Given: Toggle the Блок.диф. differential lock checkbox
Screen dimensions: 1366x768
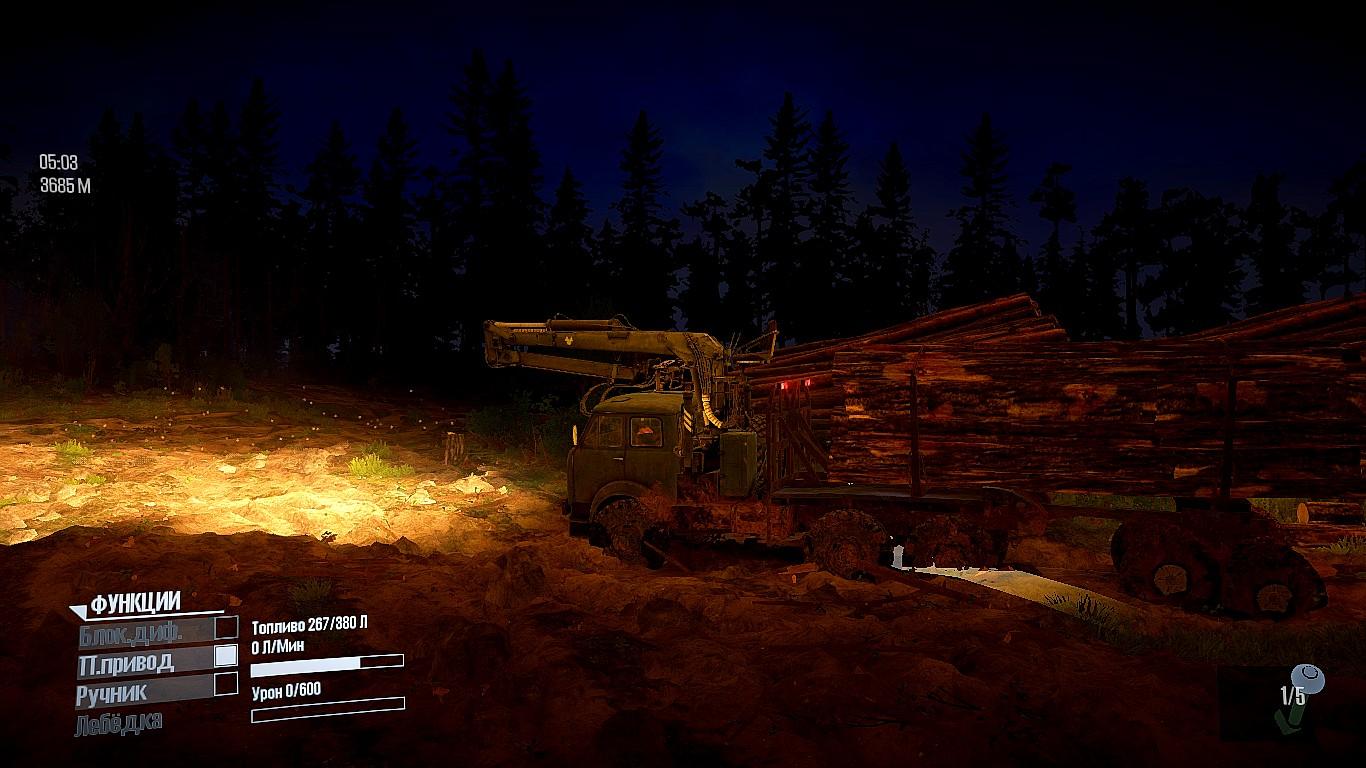Looking at the screenshot, I should click(227, 628).
